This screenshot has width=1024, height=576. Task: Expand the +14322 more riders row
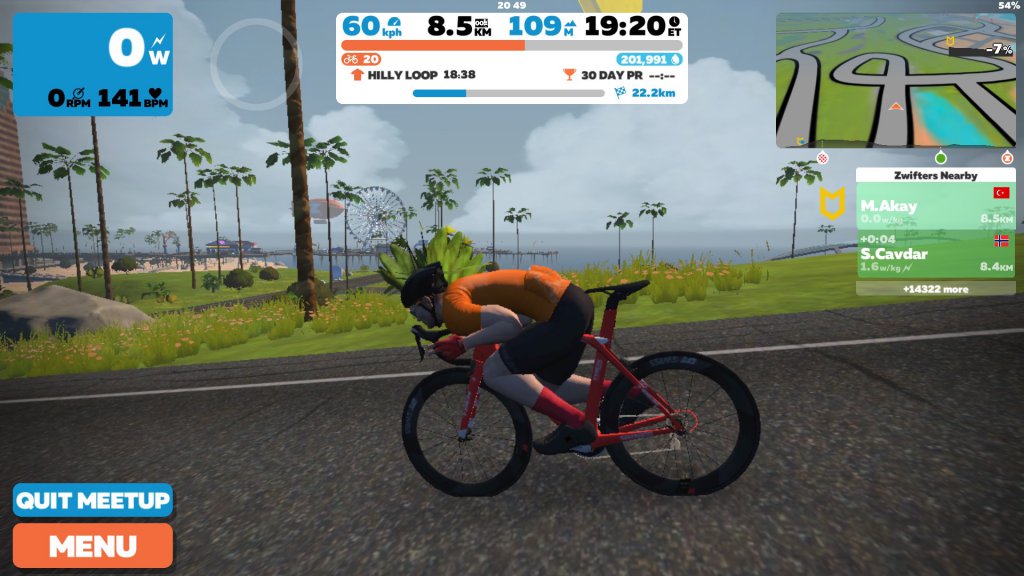click(x=935, y=289)
